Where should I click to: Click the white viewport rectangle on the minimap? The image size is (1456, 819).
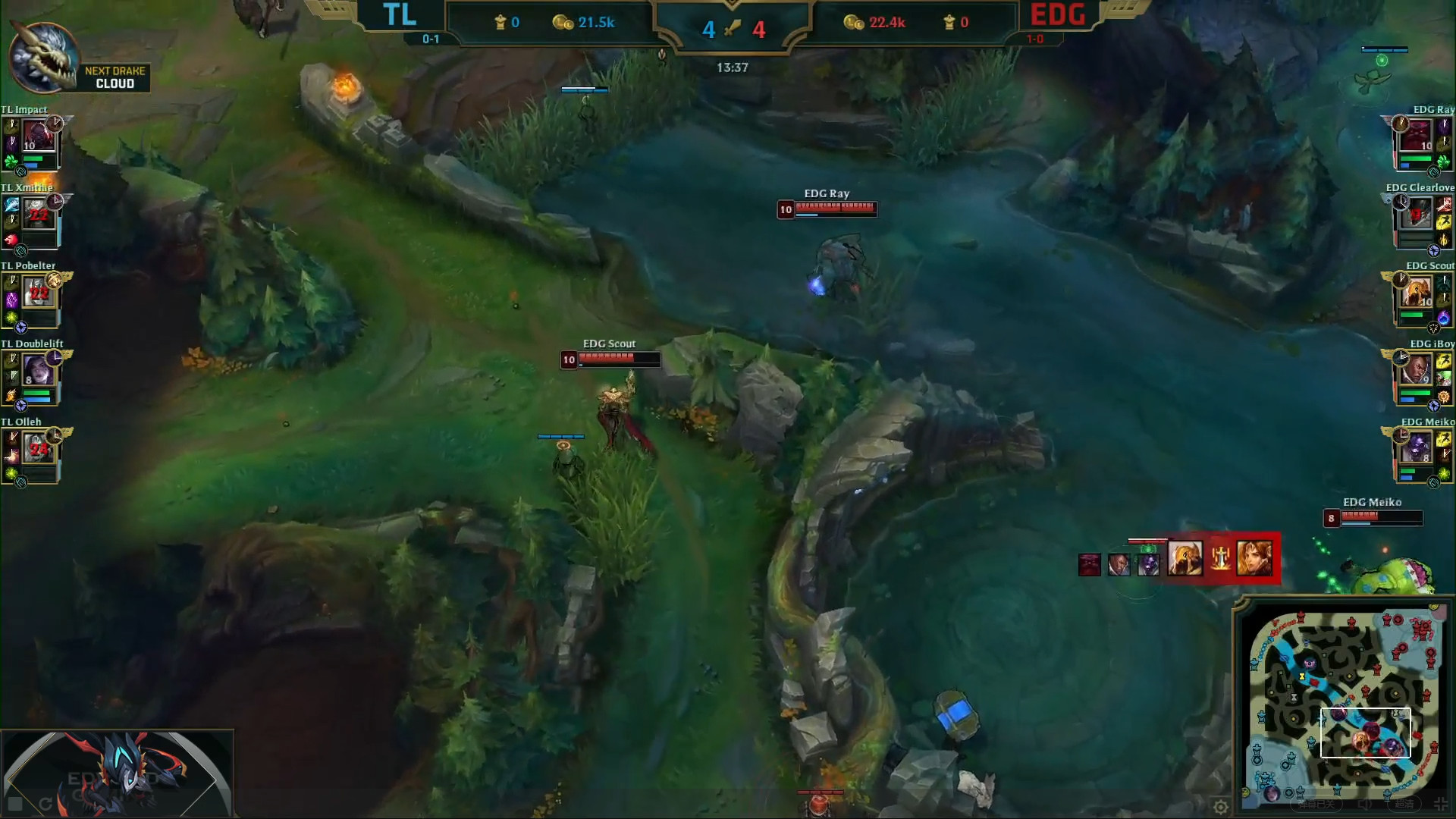click(1366, 733)
